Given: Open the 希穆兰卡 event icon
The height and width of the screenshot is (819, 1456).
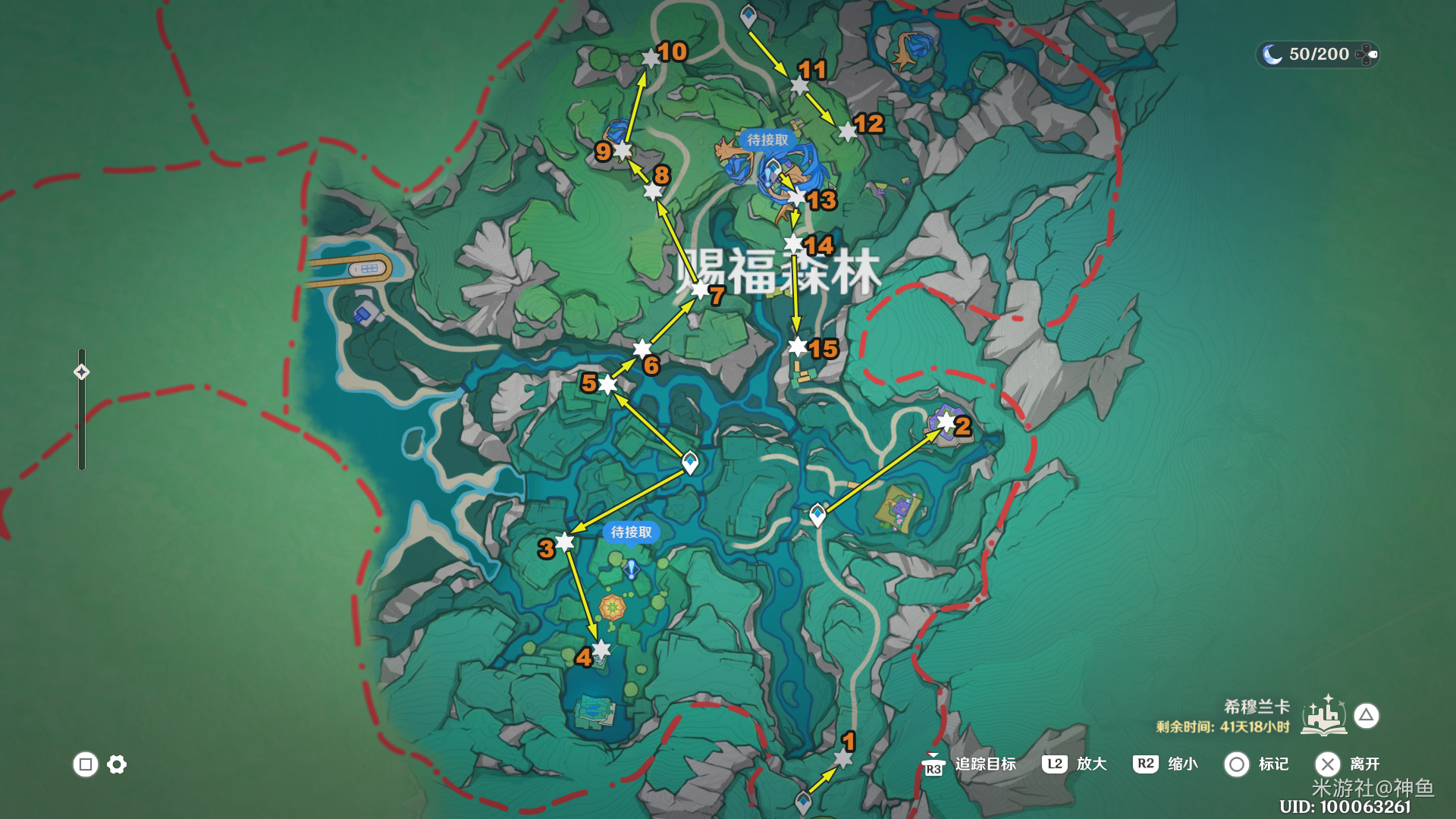Looking at the screenshot, I should tap(1324, 716).
